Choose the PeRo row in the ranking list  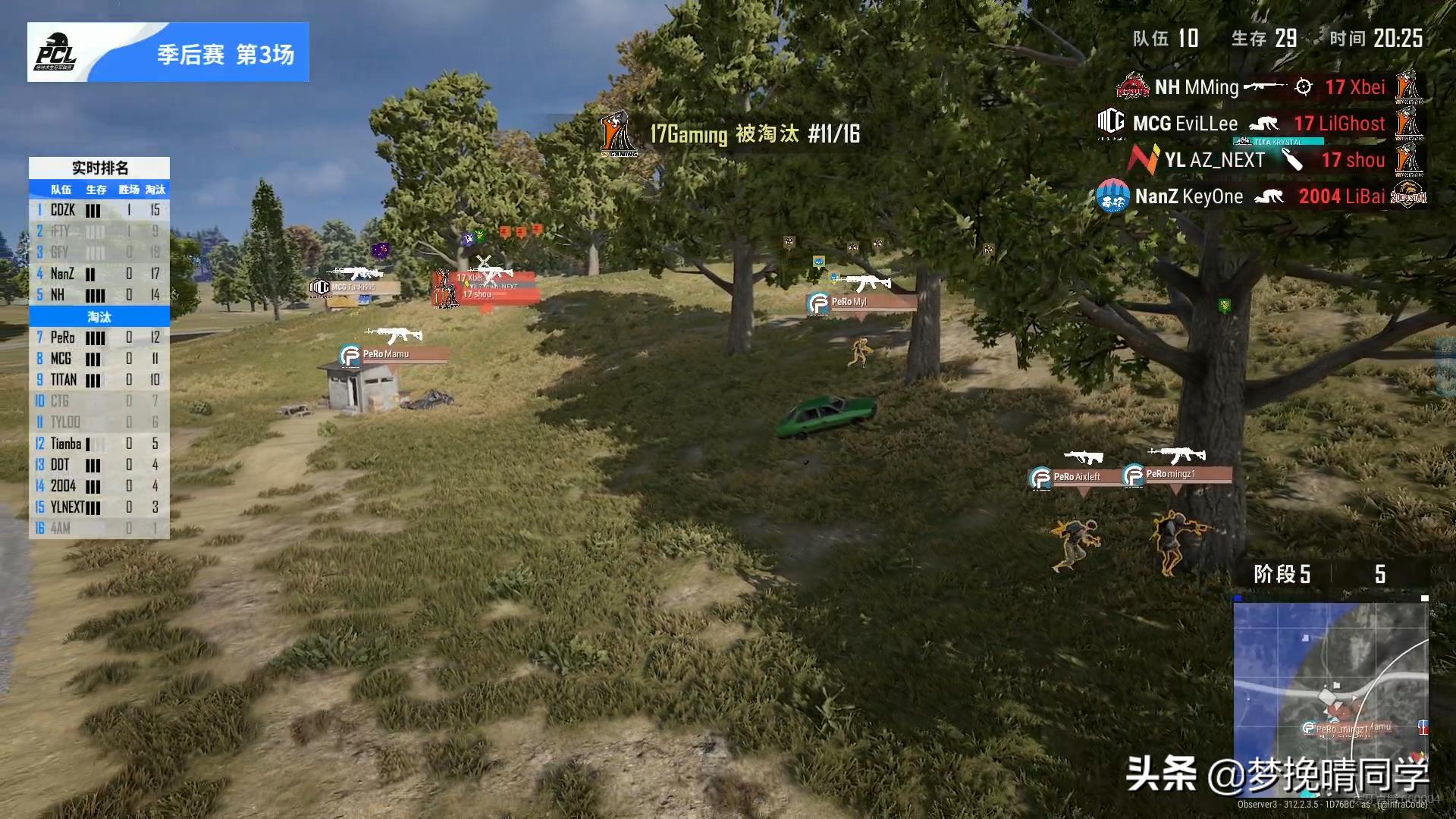tap(99, 337)
